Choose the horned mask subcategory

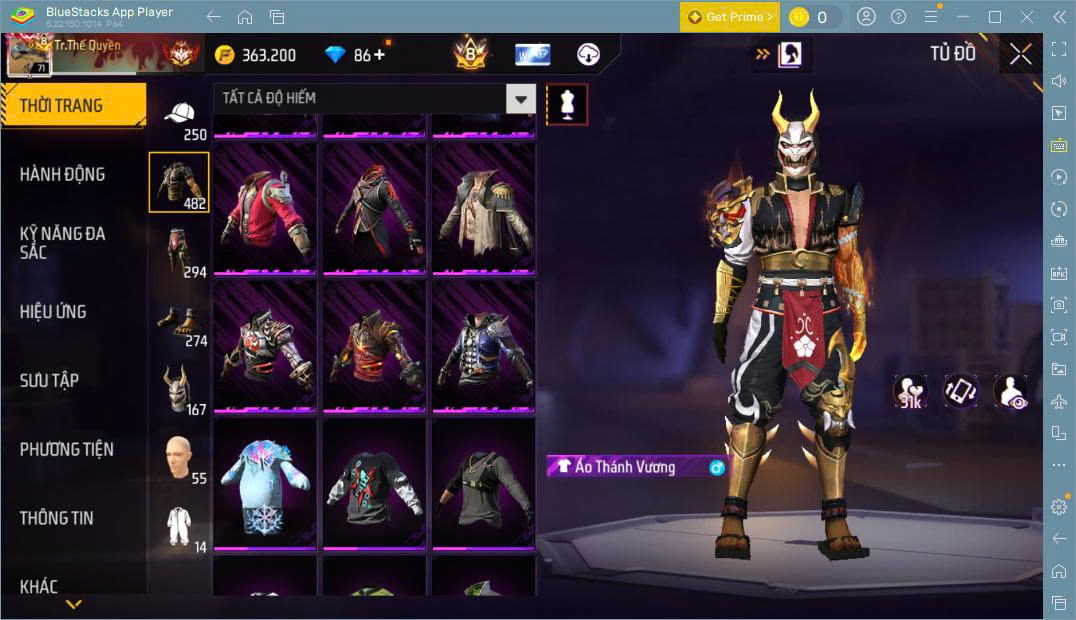[179, 390]
